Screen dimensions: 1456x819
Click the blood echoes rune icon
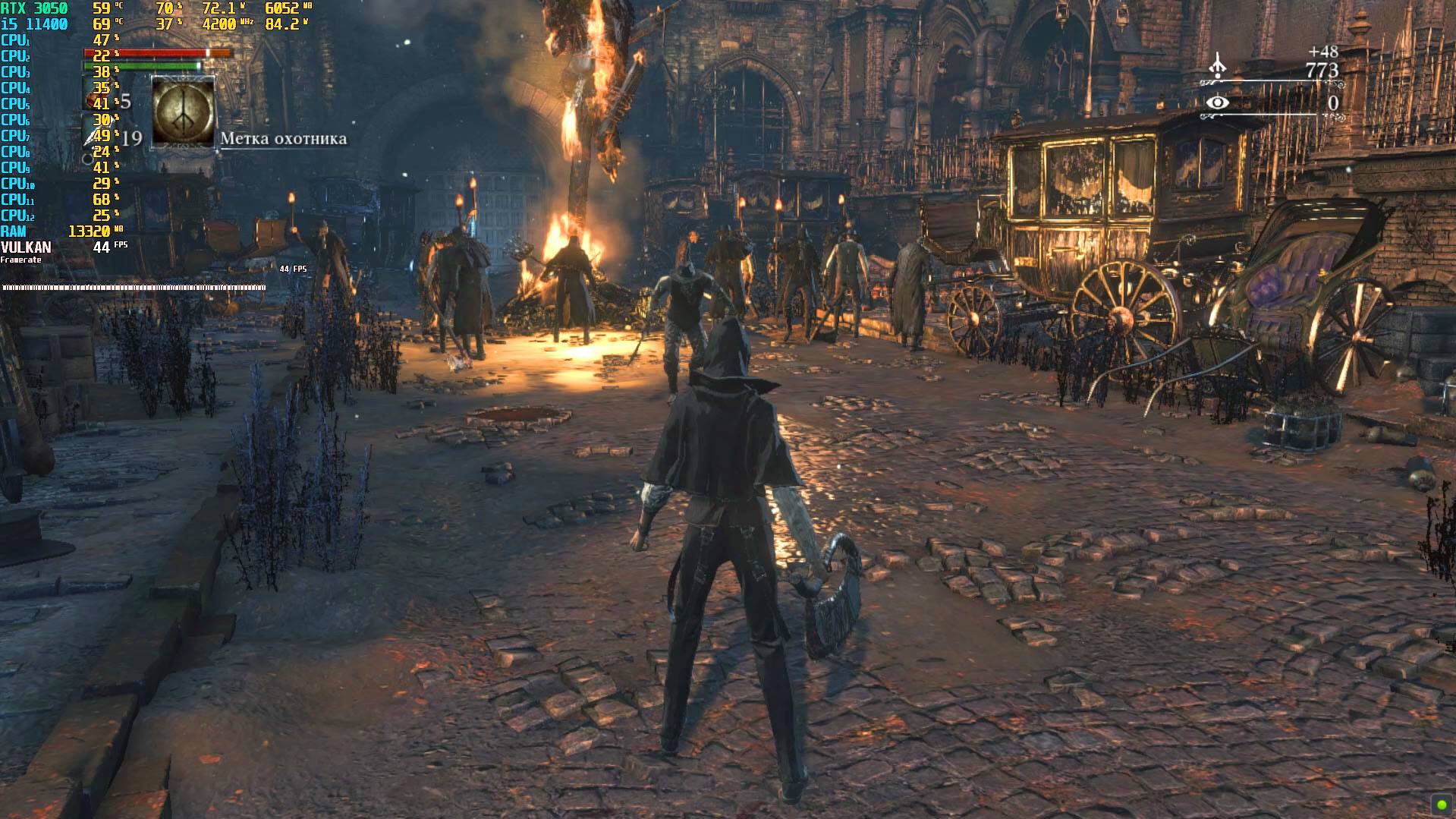pos(1217,67)
